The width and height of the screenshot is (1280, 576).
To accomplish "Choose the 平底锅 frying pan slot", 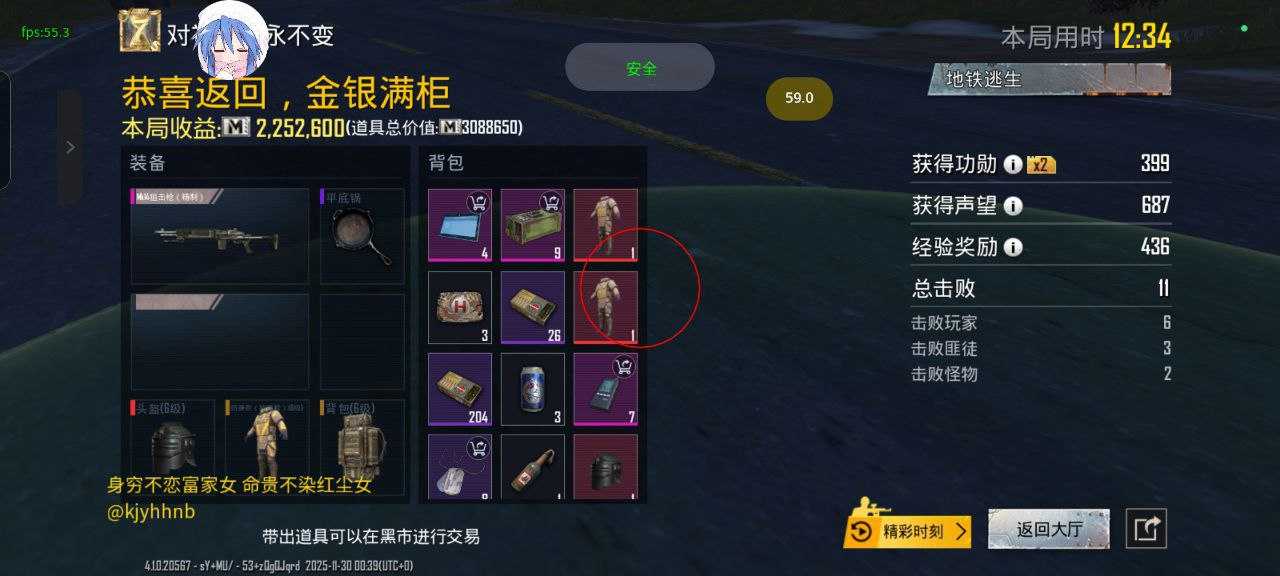I will [x=362, y=236].
